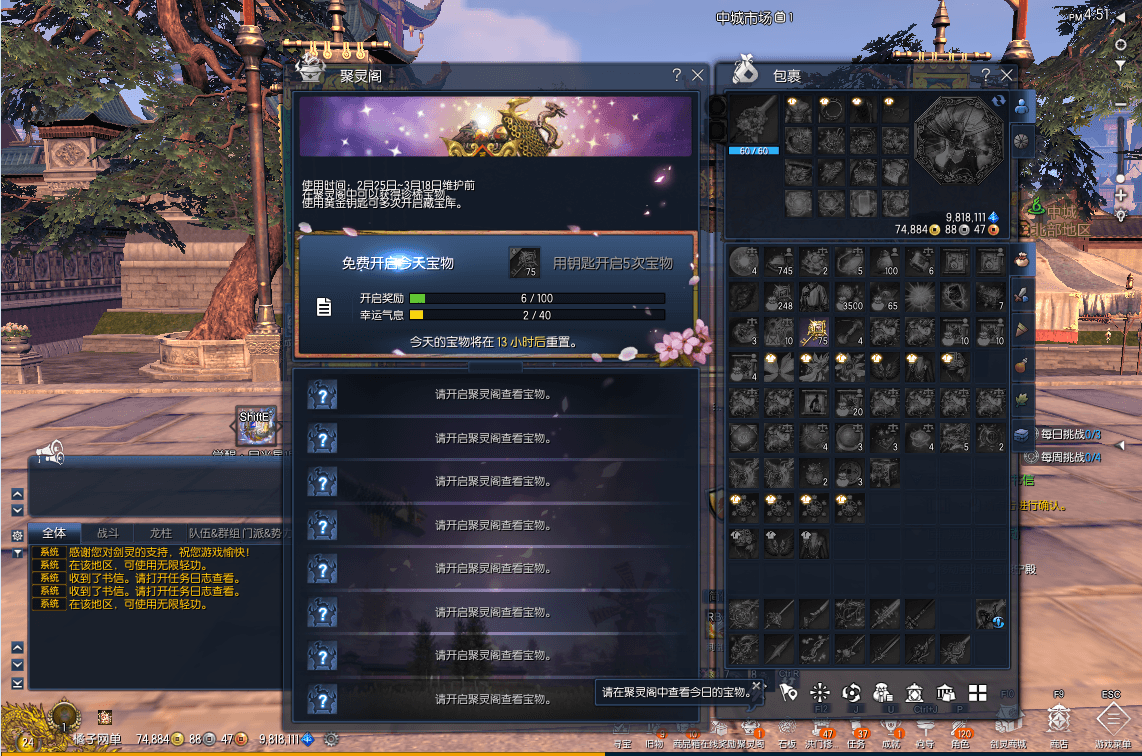The height and width of the screenshot is (756, 1142).
Task: Select the inventory item stacked at 745
Action: coord(779,262)
